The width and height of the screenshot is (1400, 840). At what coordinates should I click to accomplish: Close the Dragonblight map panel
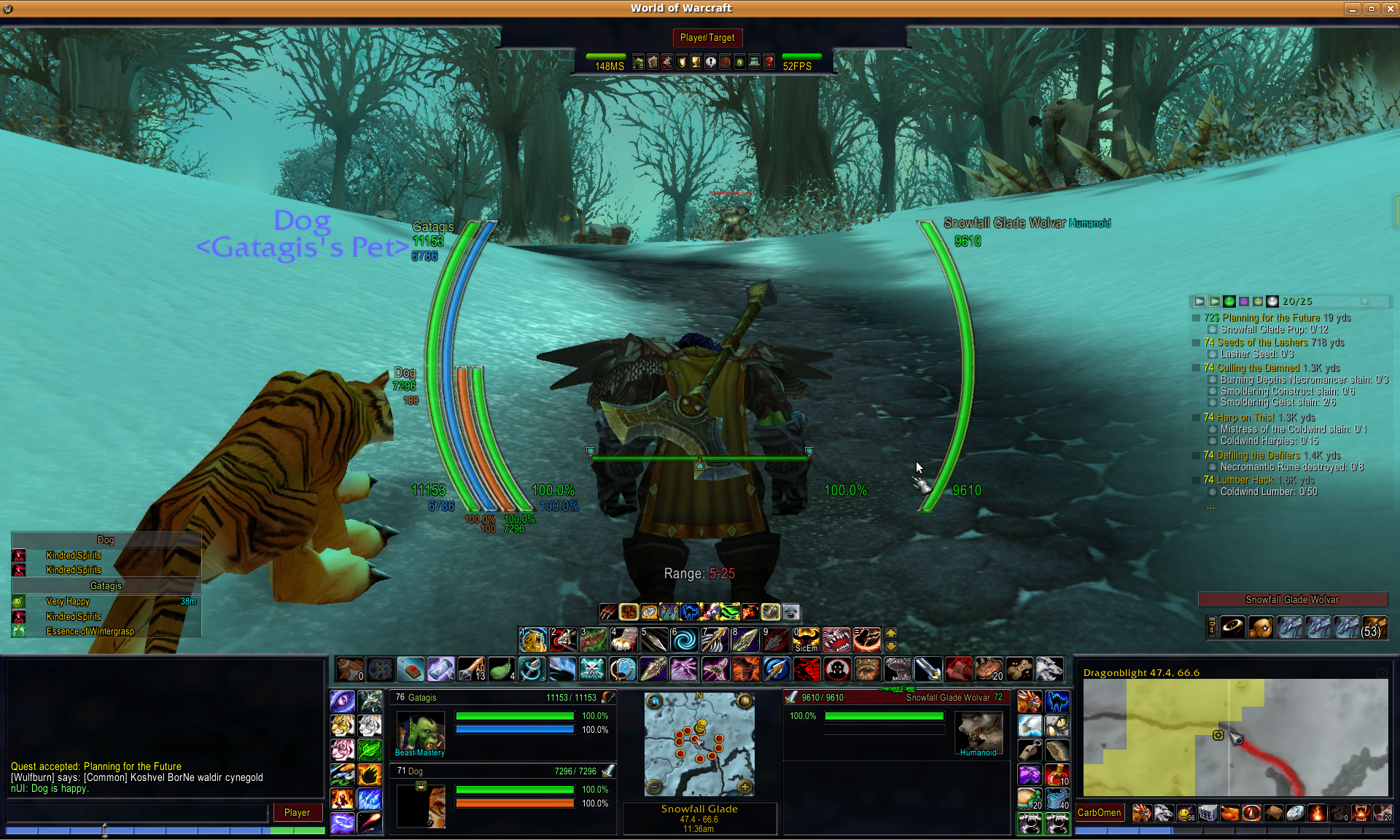tap(1382, 672)
